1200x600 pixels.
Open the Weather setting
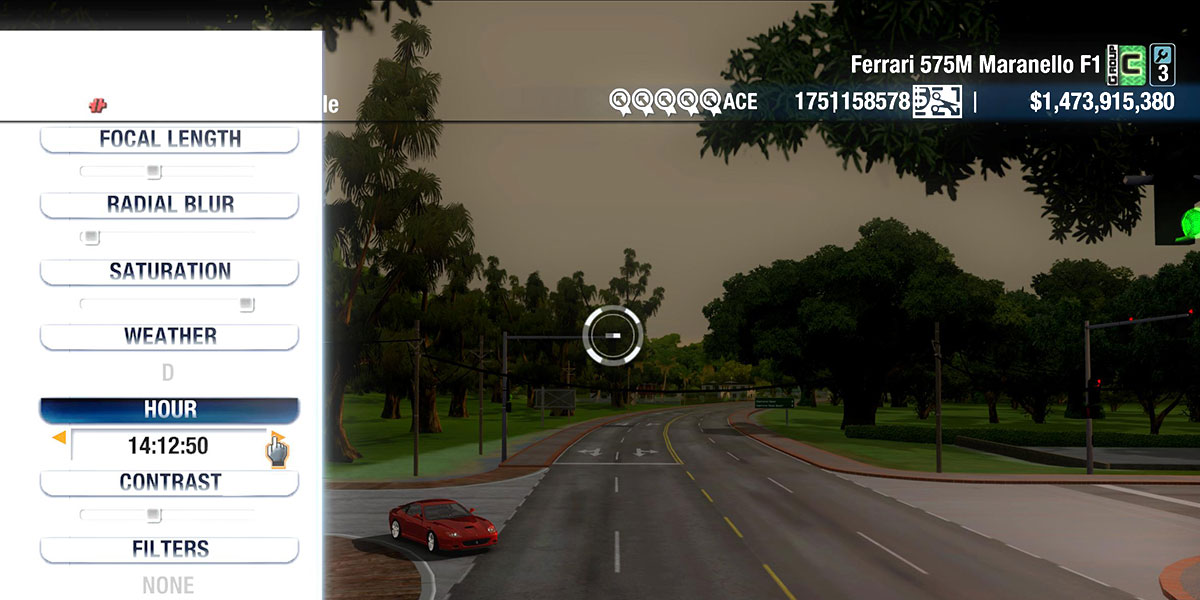click(169, 336)
